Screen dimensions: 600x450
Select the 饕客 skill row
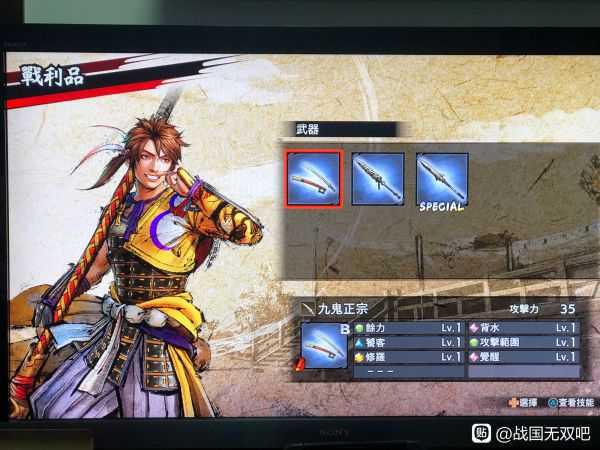409,342
